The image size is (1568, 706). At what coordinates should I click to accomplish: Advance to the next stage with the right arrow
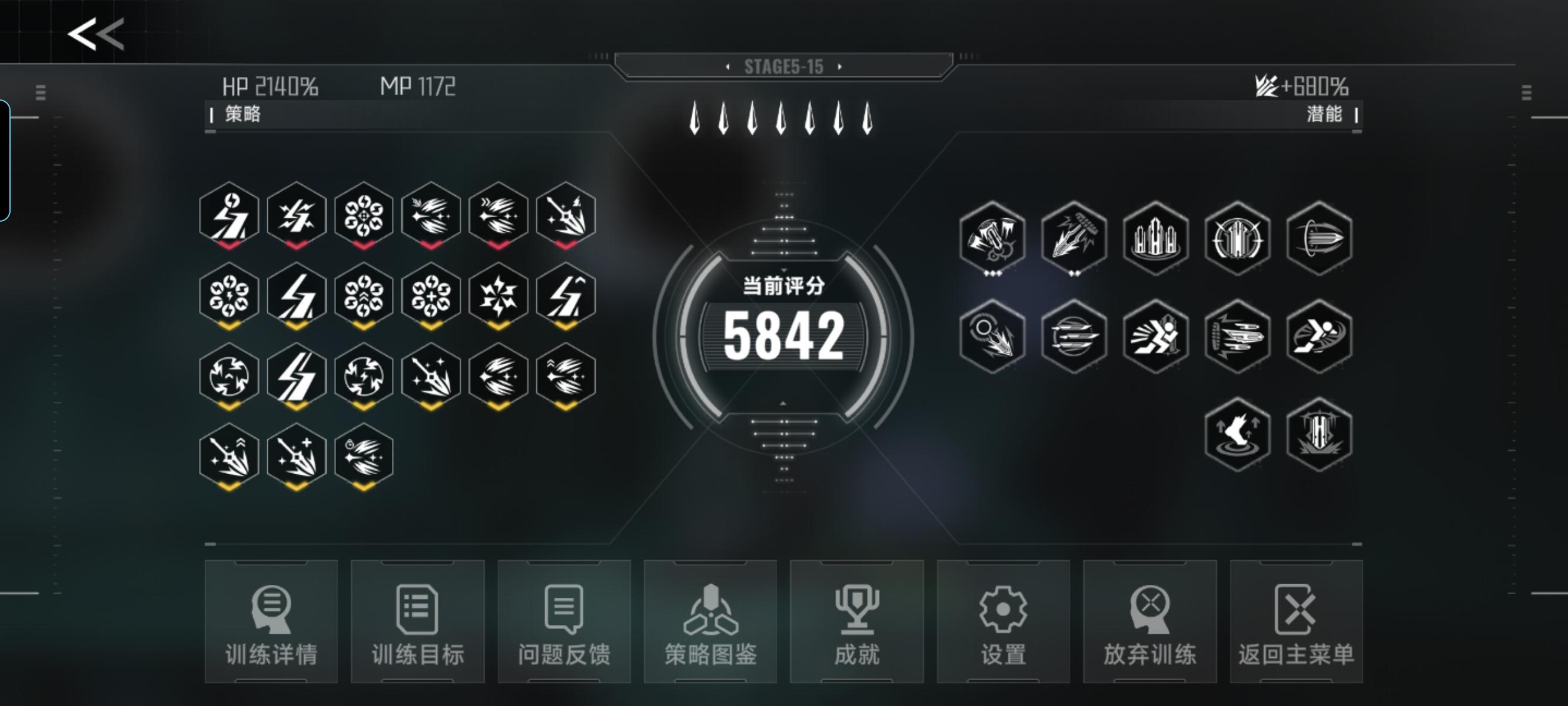(839, 68)
